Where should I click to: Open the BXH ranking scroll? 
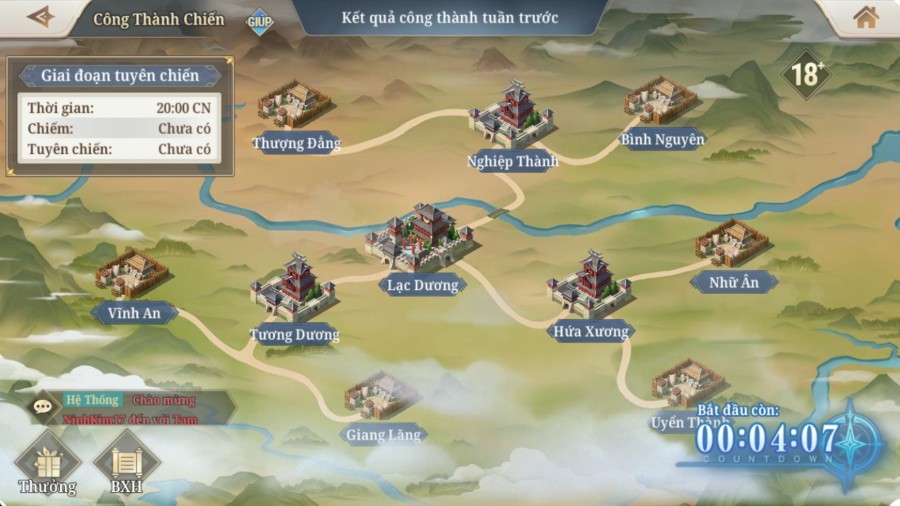pos(126,463)
